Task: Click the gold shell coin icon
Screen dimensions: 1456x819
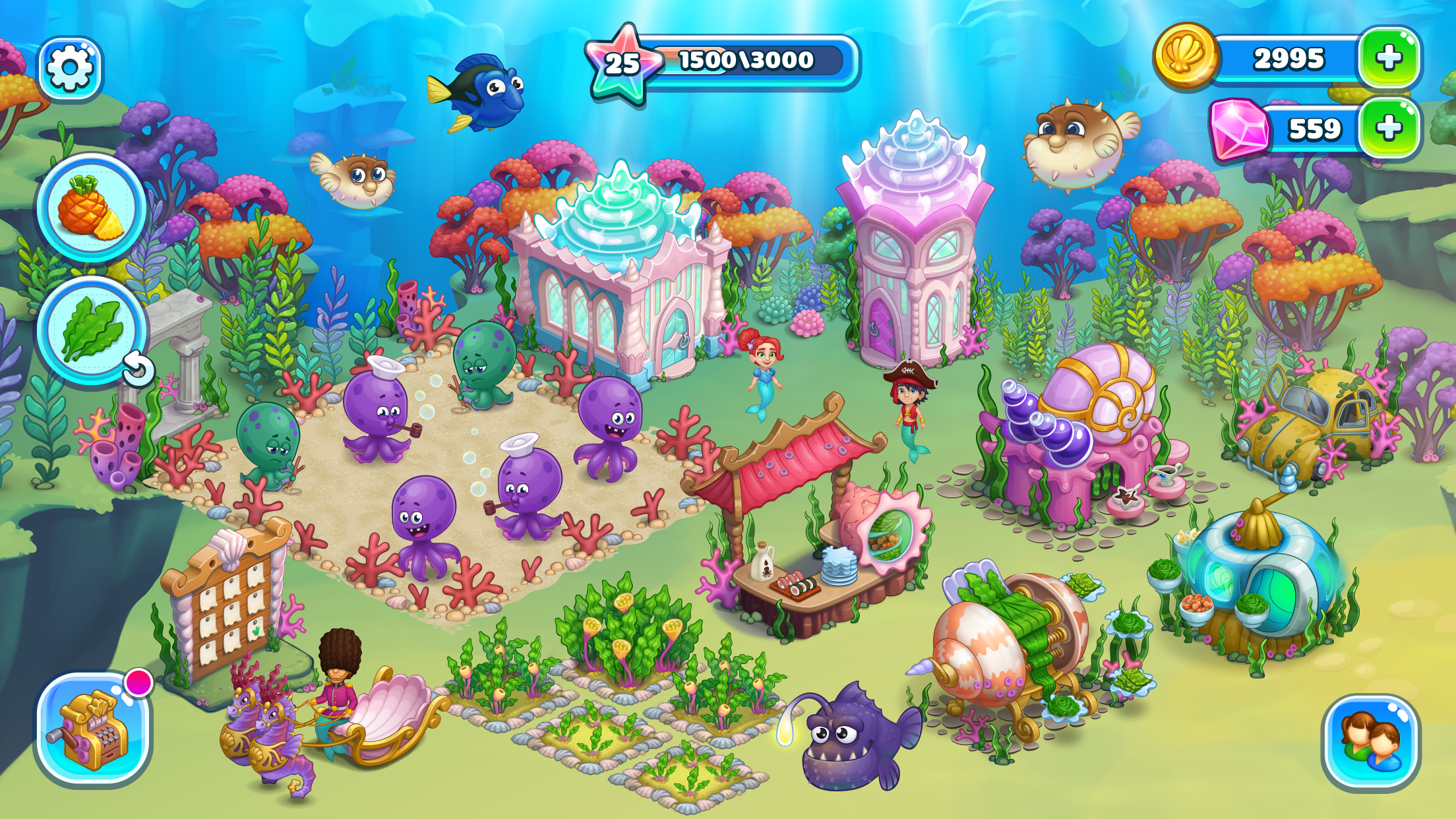Action: (x=1185, y=57)
